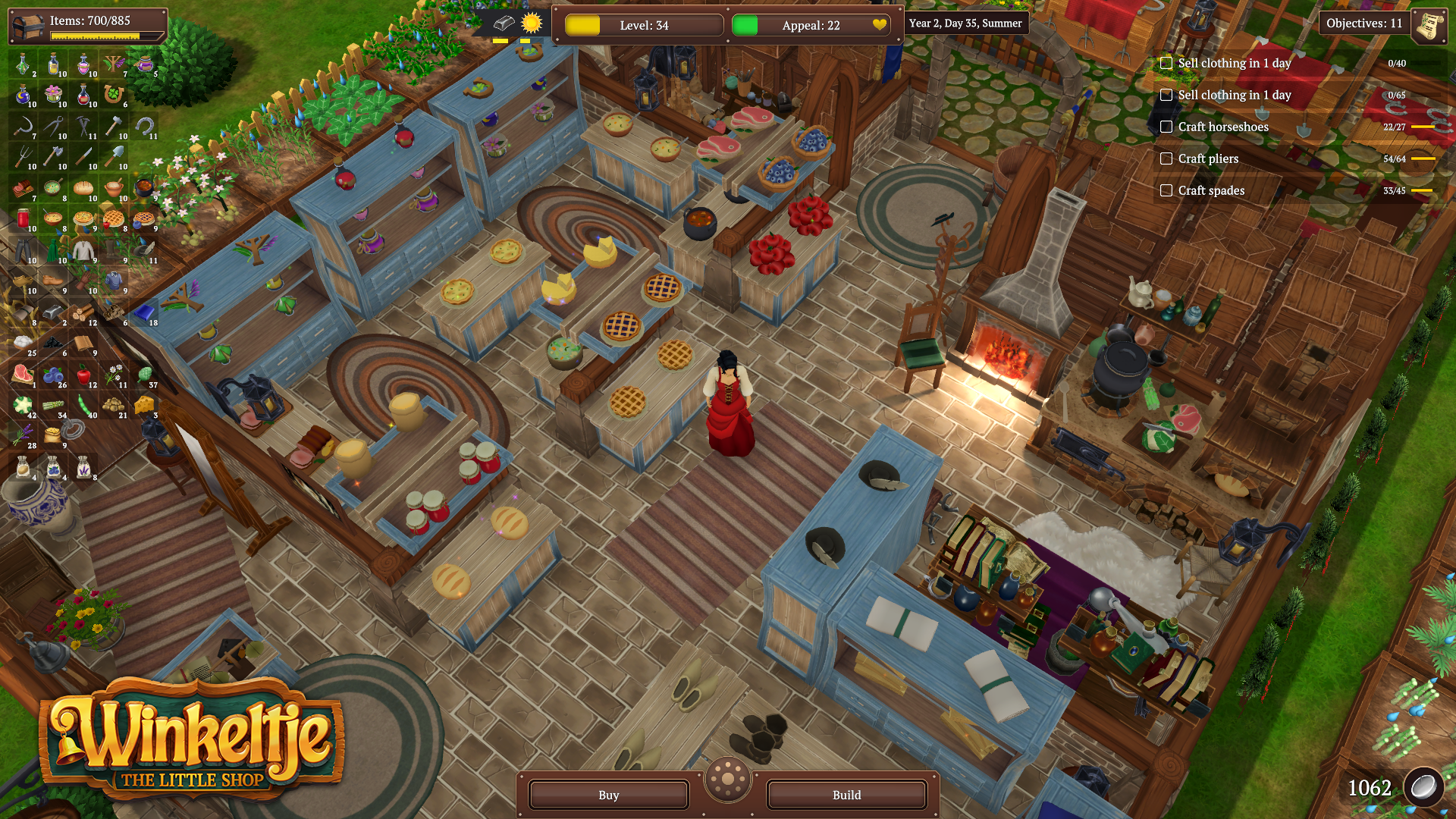Screen dimensions: 1456x819
Task: Open the objectives scroll icon top-right
Action: pyautogui.click(x=1429, y=24)
